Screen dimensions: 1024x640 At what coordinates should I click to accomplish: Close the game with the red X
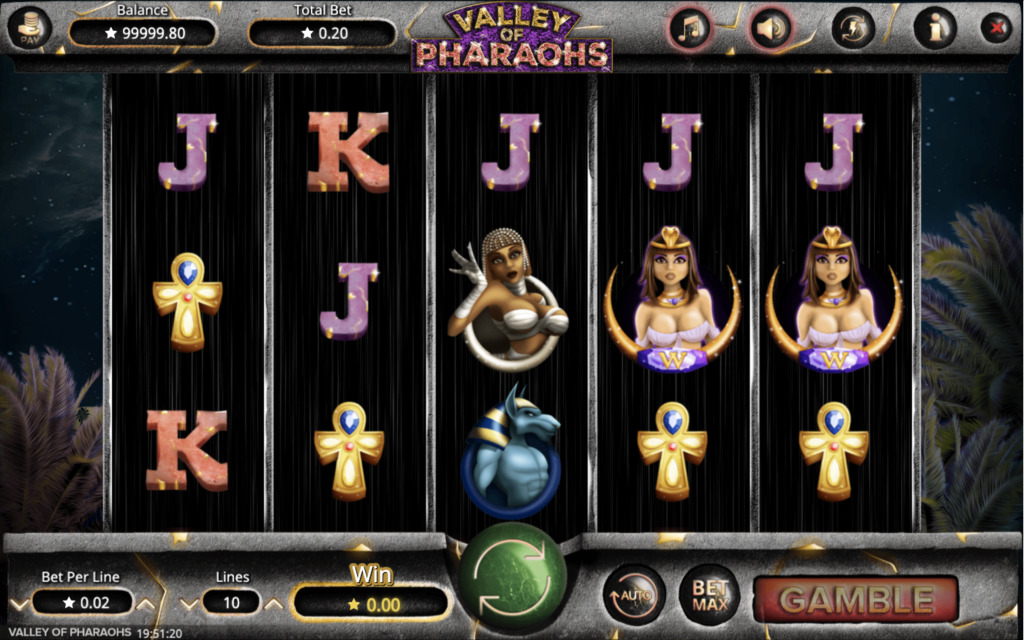click(x=996, y=28)
